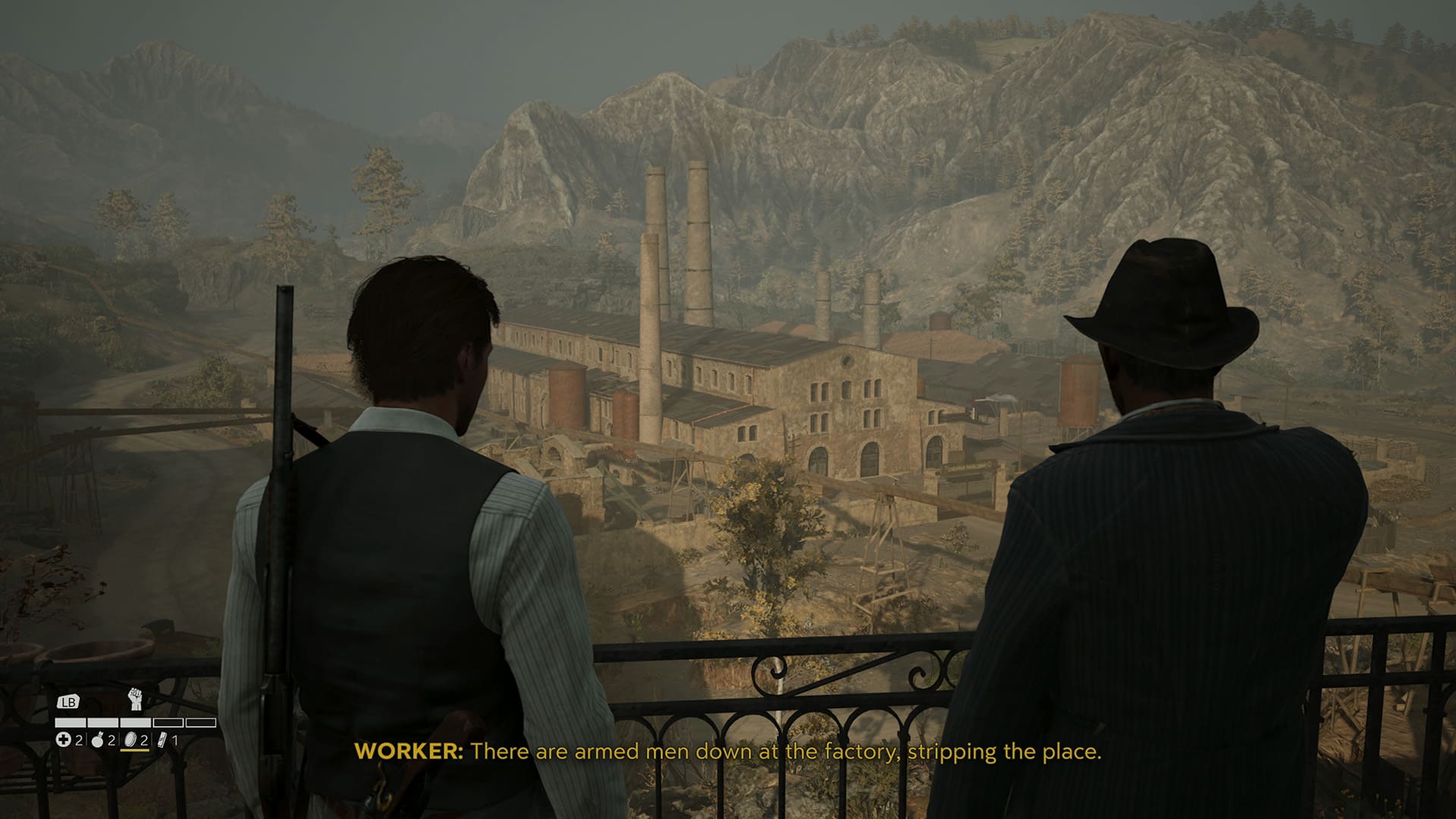
Task: Click the leftmost filled health bar segment
Action: 71,723
